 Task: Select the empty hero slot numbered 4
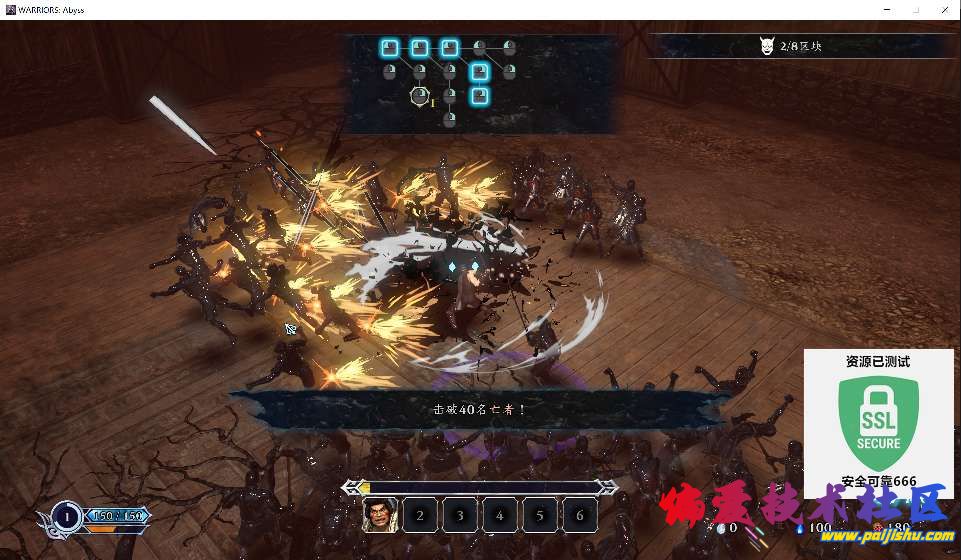pyautogui.click(x=500, y=515)
